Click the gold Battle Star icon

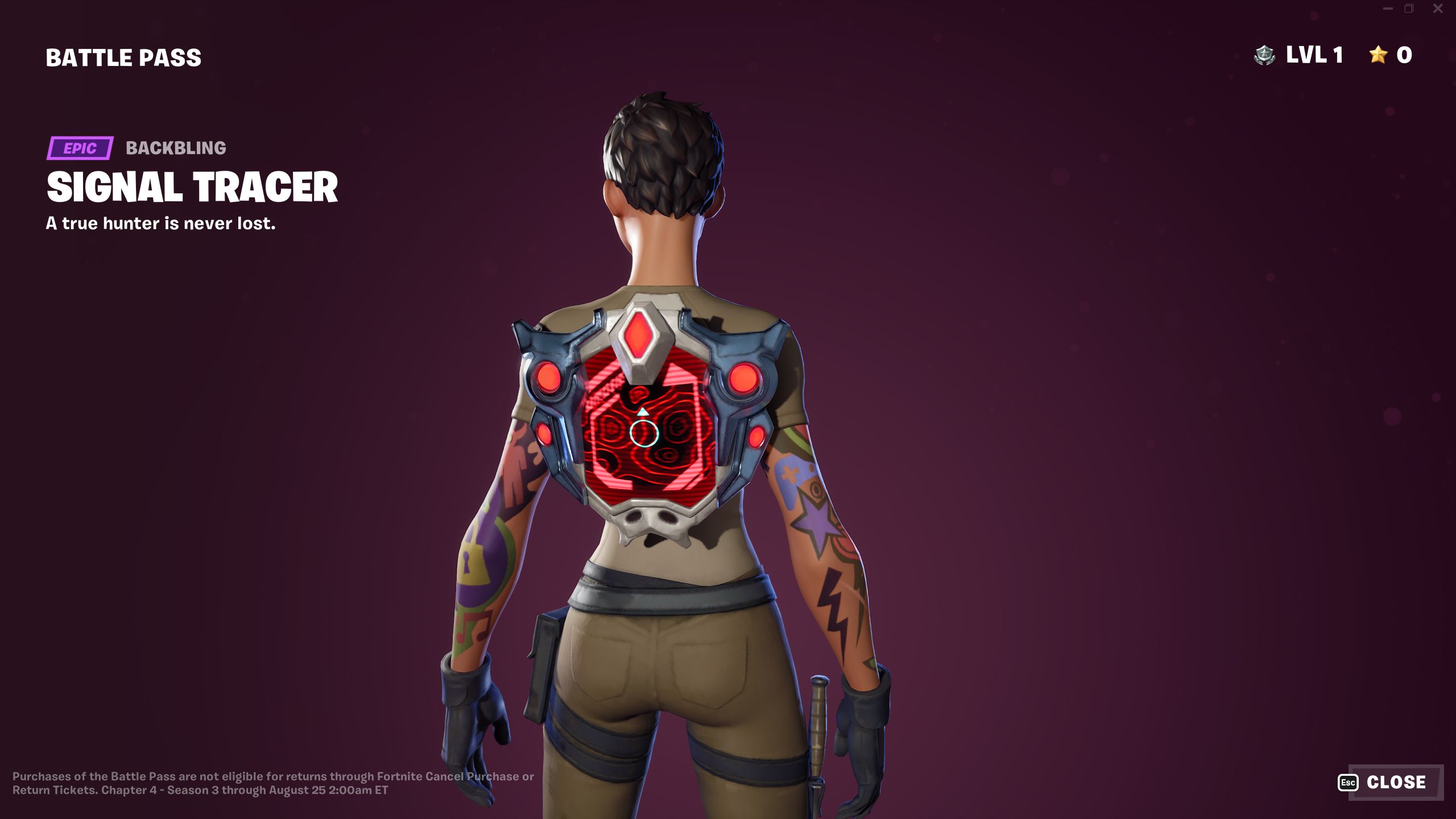click(1377, 55)
